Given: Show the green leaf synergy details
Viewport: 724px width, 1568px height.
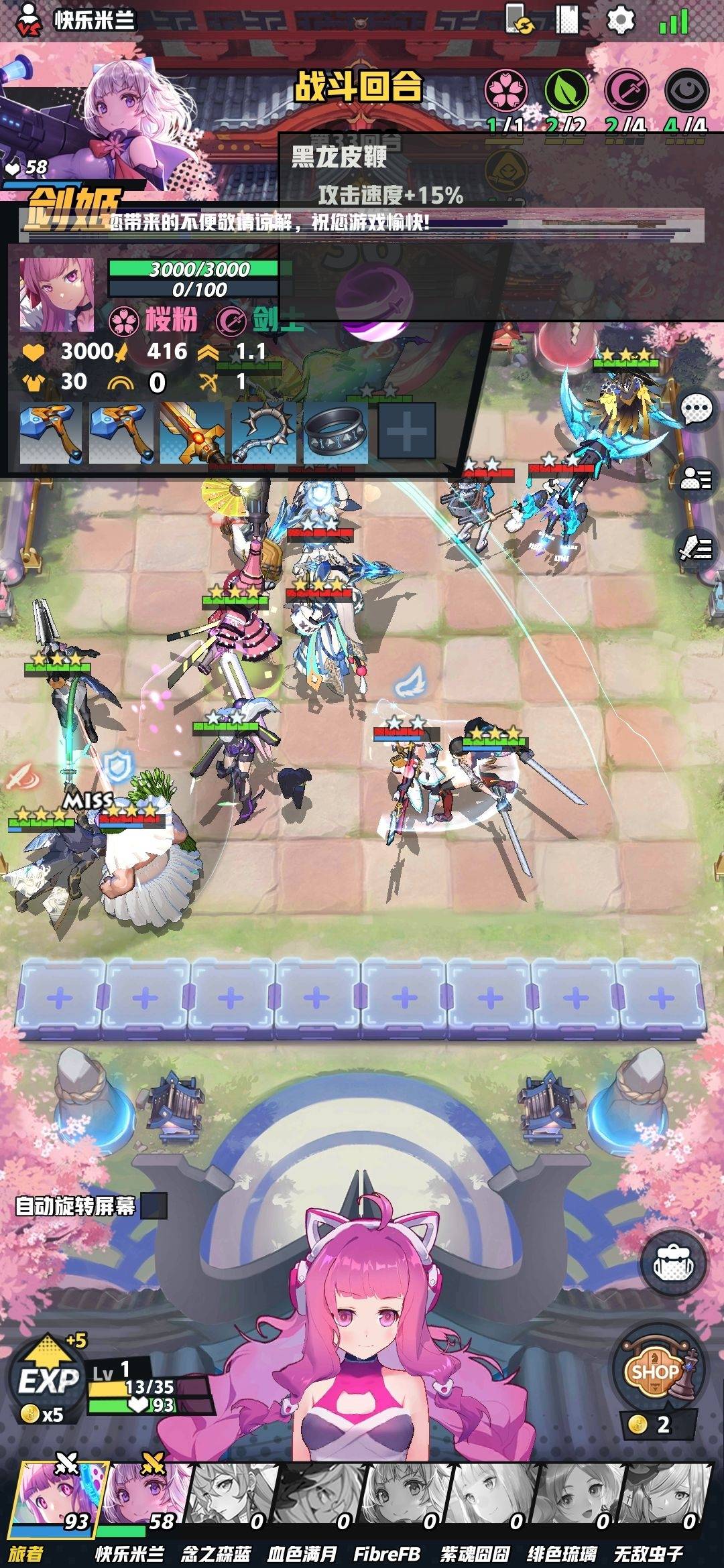Looking at the screenshot, I should (x=566, y=90).
